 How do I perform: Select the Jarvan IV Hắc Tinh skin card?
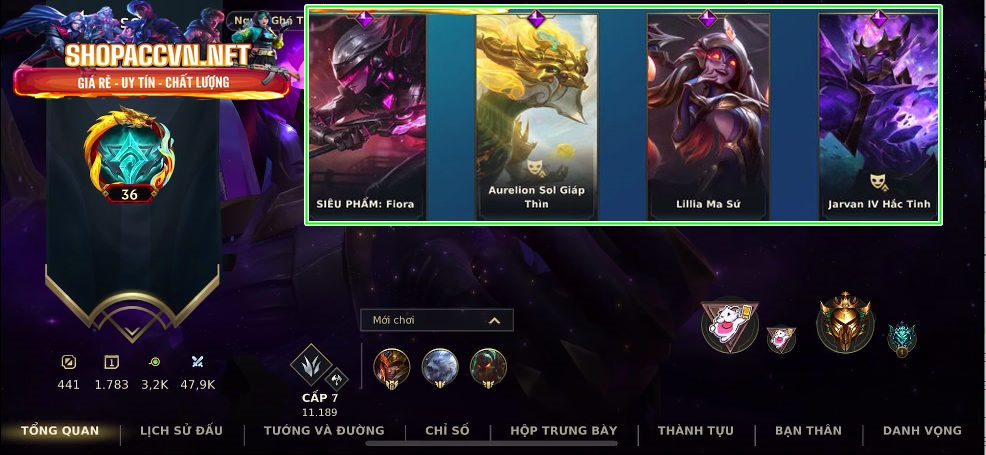coord(879,115)
